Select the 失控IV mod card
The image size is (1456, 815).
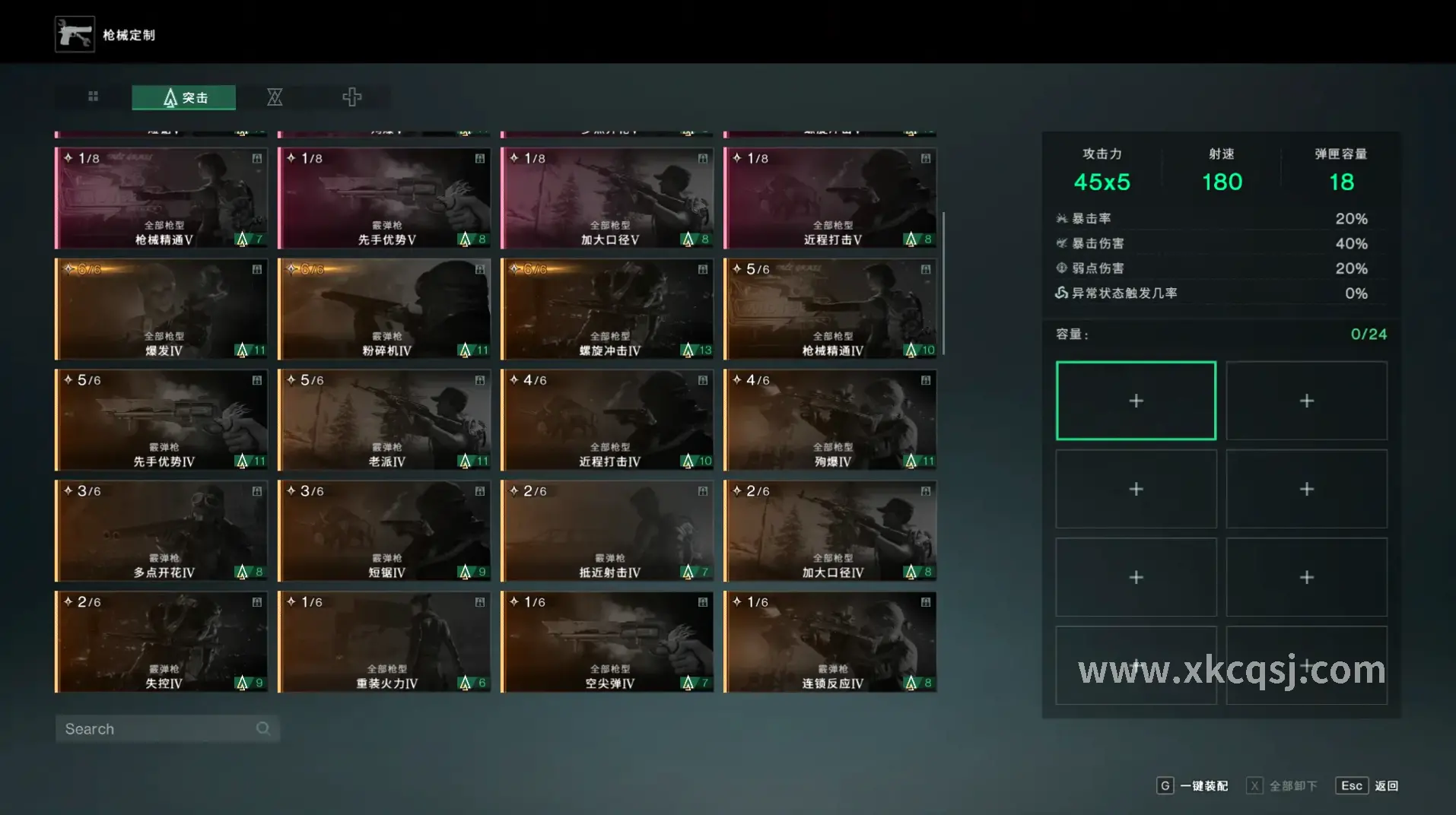point(161,642)
